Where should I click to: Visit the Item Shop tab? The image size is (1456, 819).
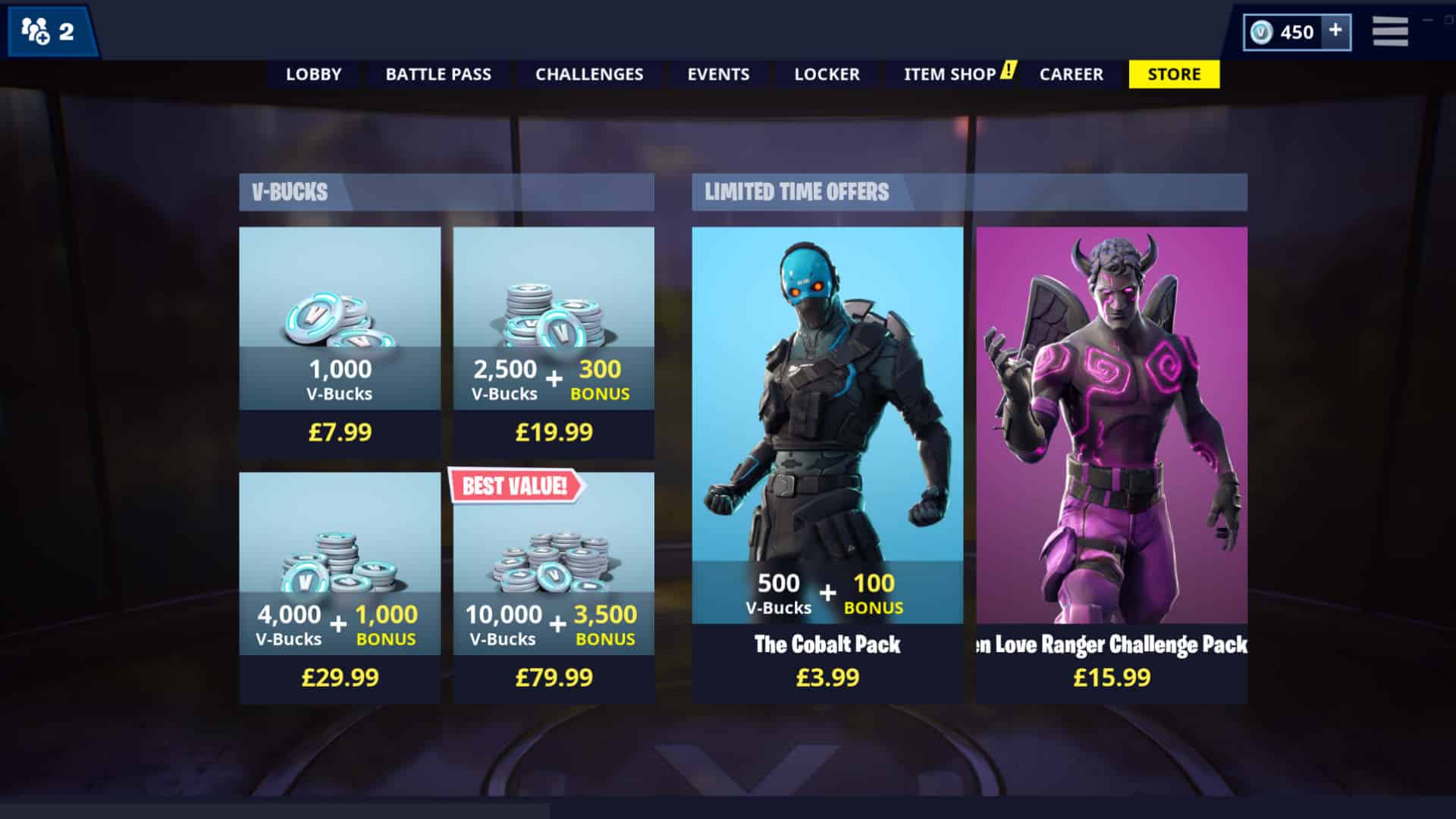950,74
